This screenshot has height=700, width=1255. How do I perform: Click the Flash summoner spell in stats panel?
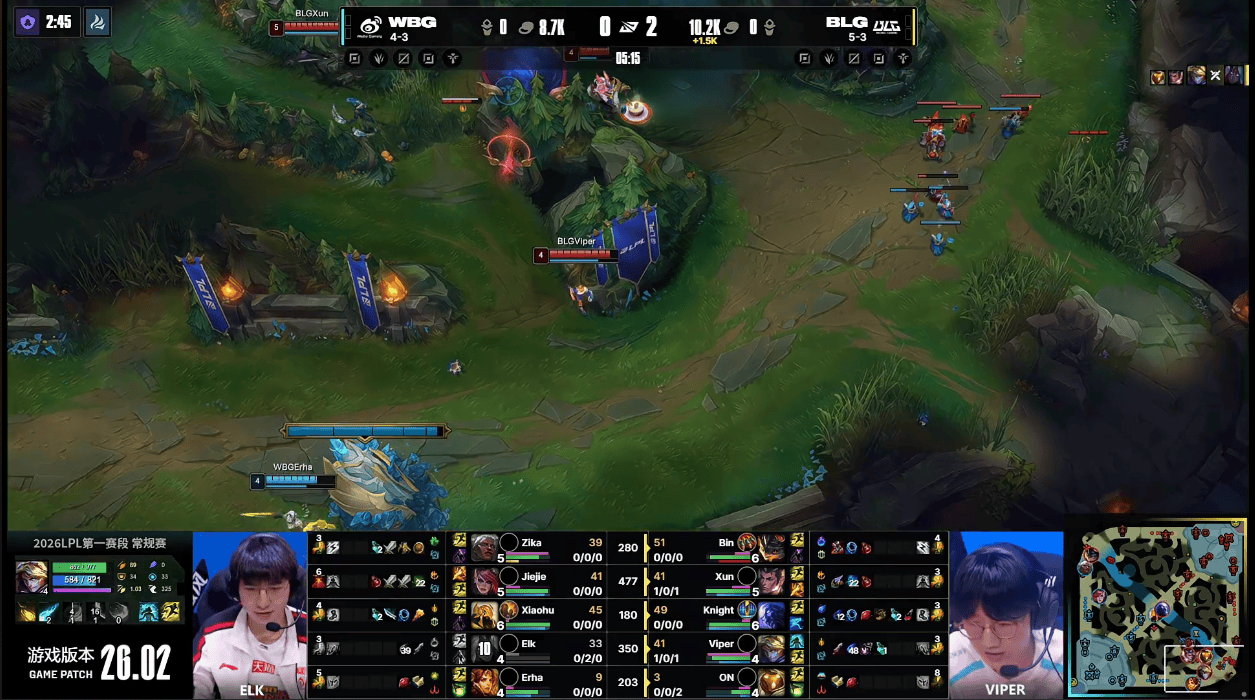(170, 612)
